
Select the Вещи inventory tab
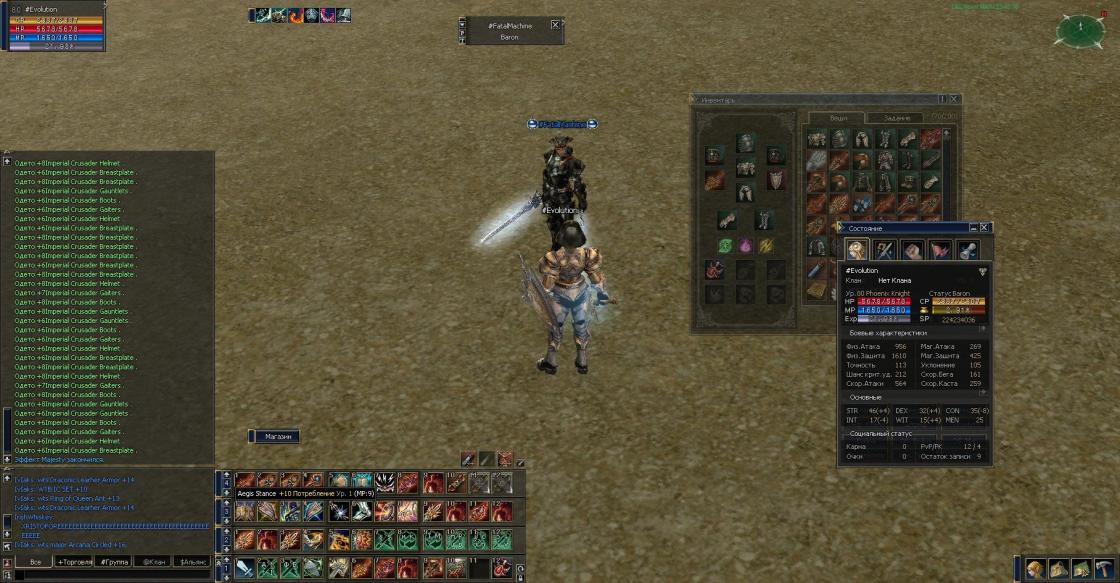click(839, 118)
